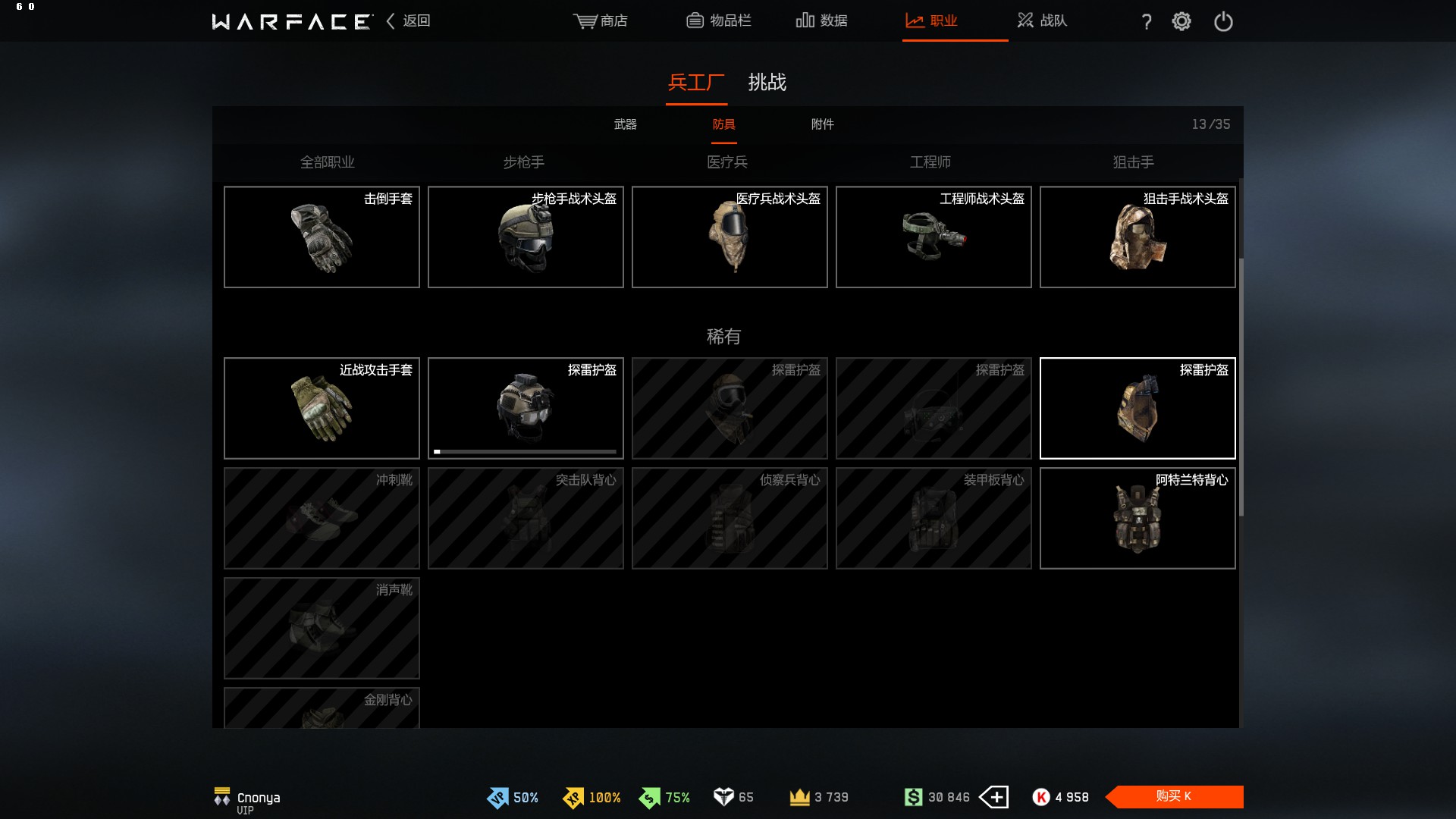
Task: Click the power quit icon
Action: pos(1223,21)
